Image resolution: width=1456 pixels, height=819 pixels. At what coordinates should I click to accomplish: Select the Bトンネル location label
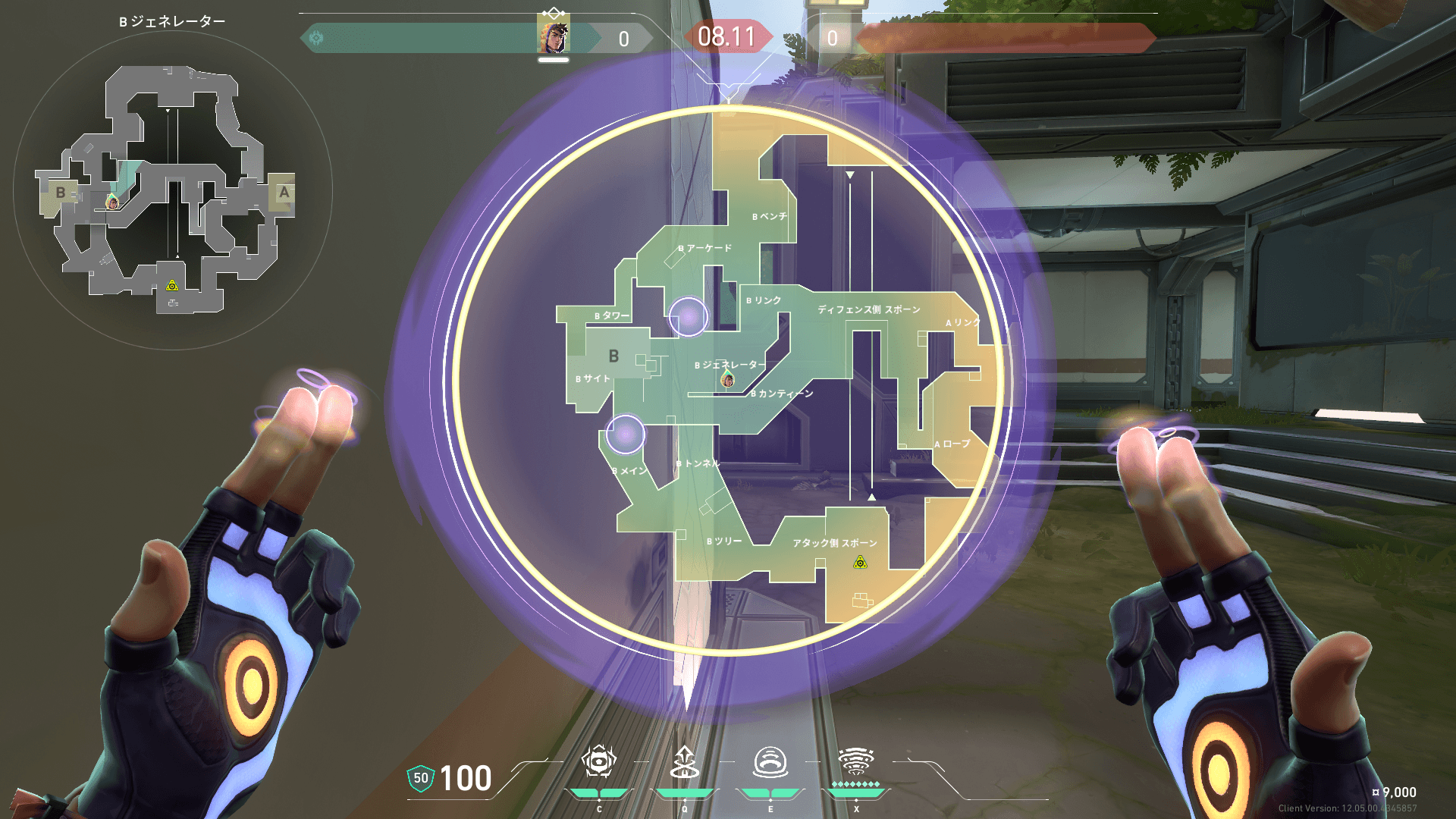[x=698, y=463]
